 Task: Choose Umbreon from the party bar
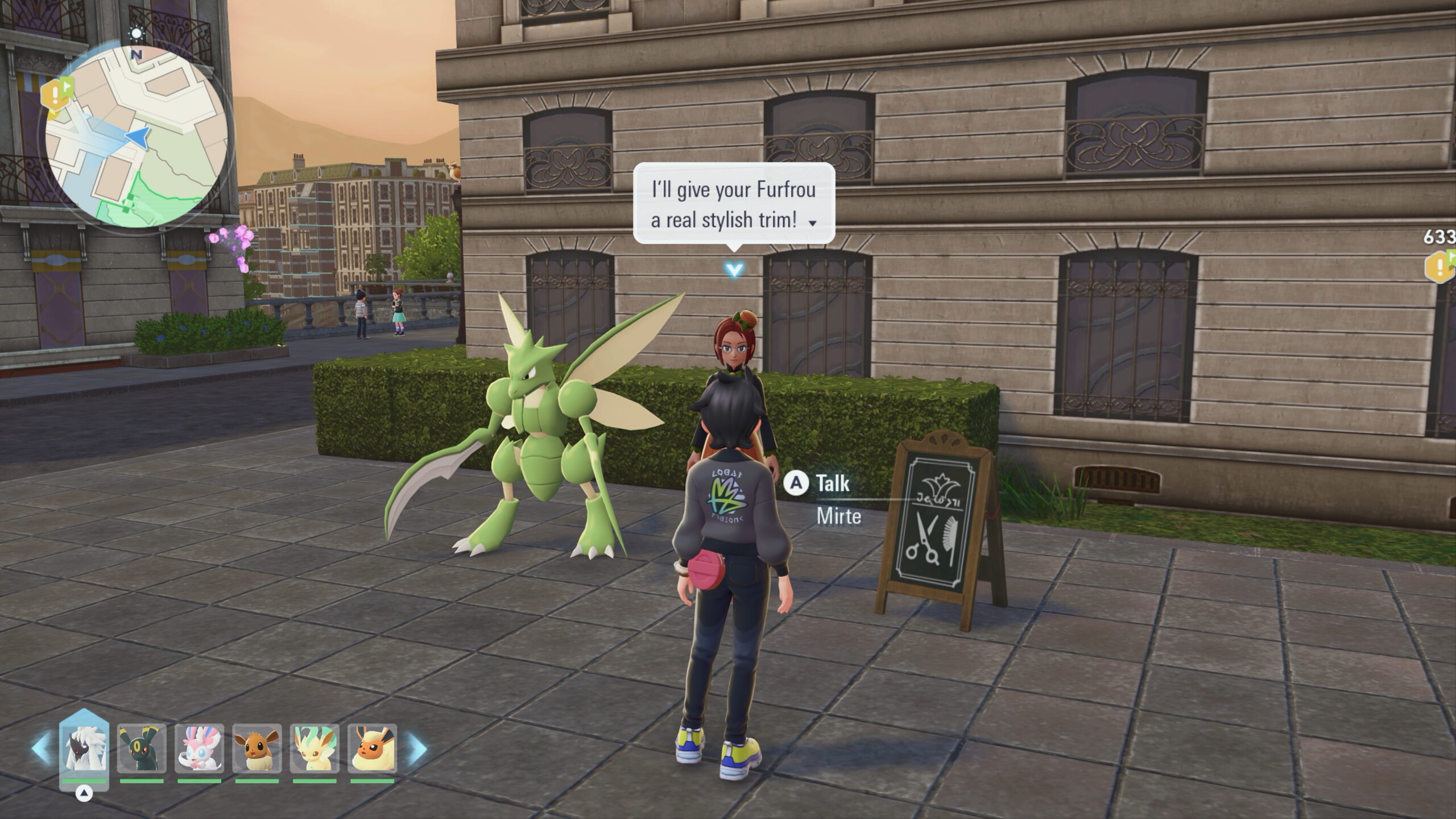[142, 748]
